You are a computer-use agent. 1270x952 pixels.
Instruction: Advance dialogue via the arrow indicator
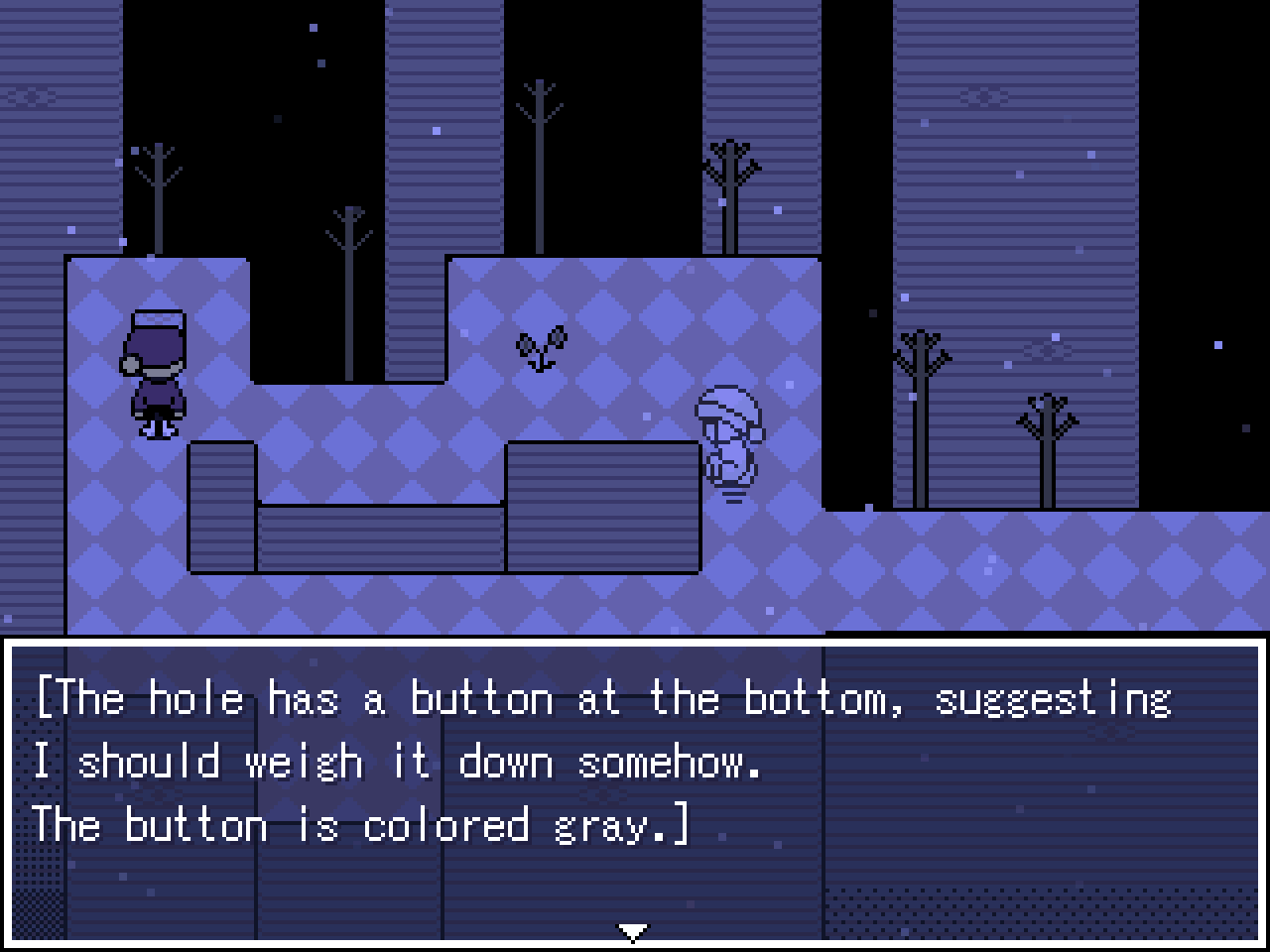(633, 930)
